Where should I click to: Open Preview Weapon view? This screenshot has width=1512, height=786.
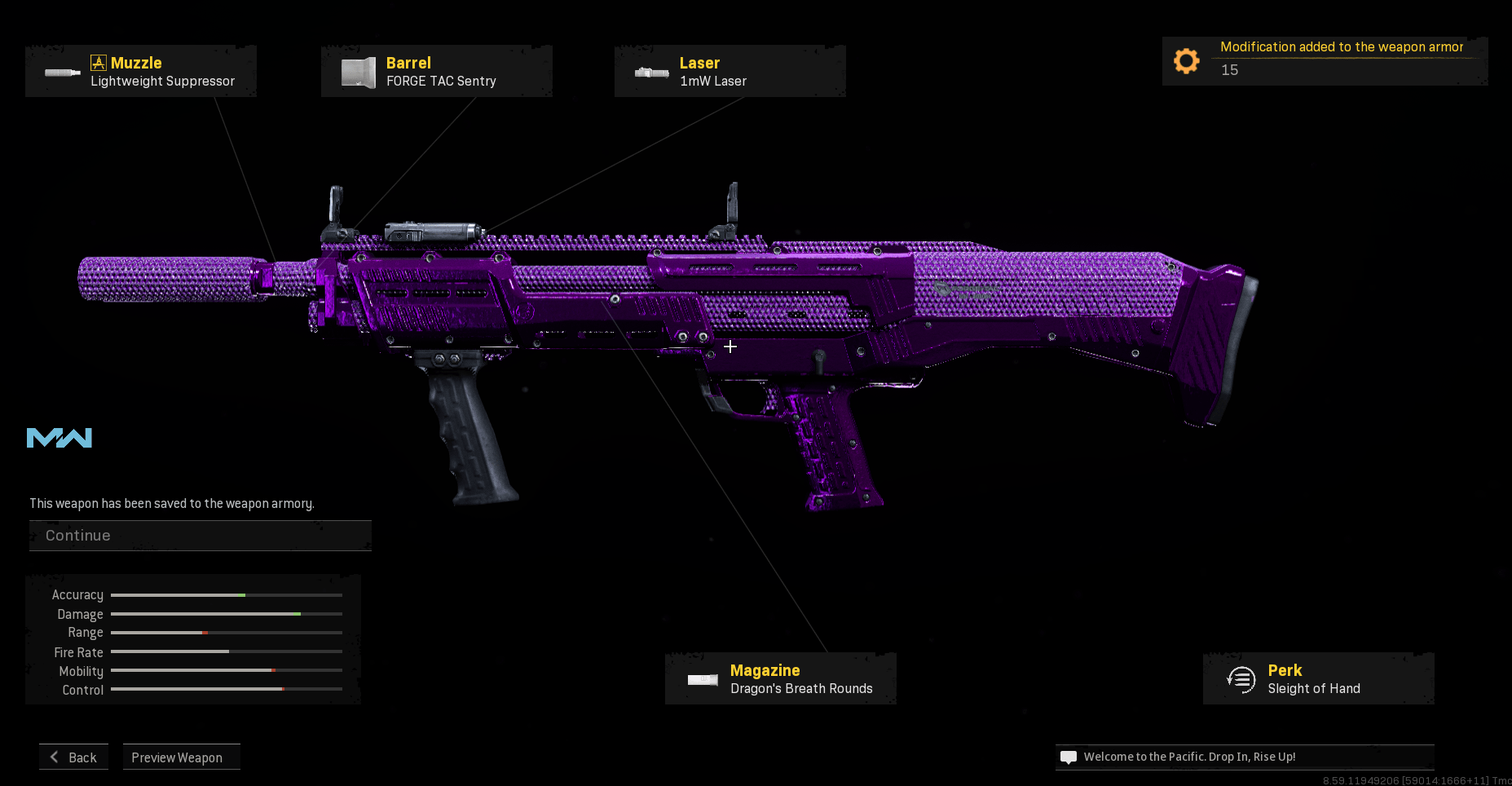(181, 757)
